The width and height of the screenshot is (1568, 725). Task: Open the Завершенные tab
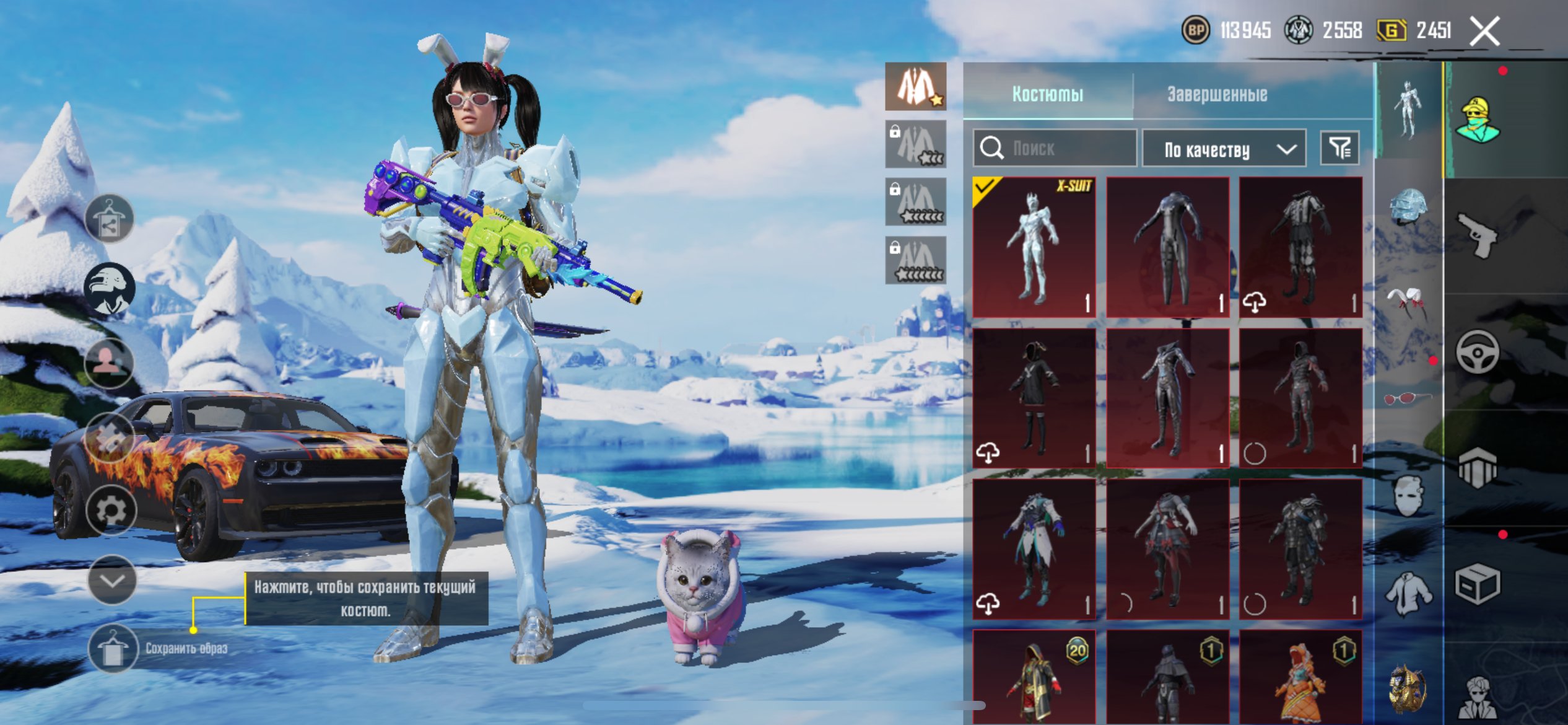(x=1217, y=94)
